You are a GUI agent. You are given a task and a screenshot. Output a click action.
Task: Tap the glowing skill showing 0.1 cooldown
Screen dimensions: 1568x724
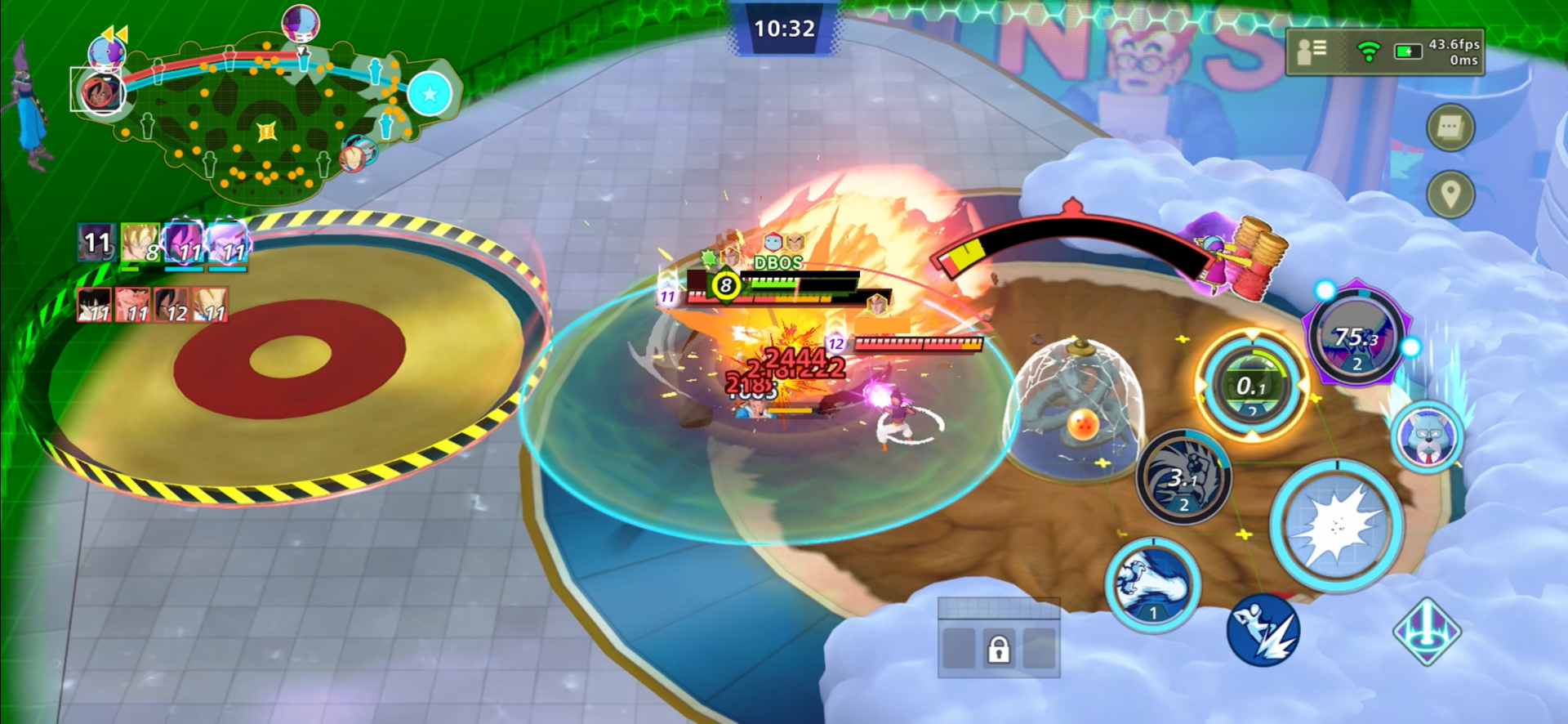click(x=1250, y=385)
